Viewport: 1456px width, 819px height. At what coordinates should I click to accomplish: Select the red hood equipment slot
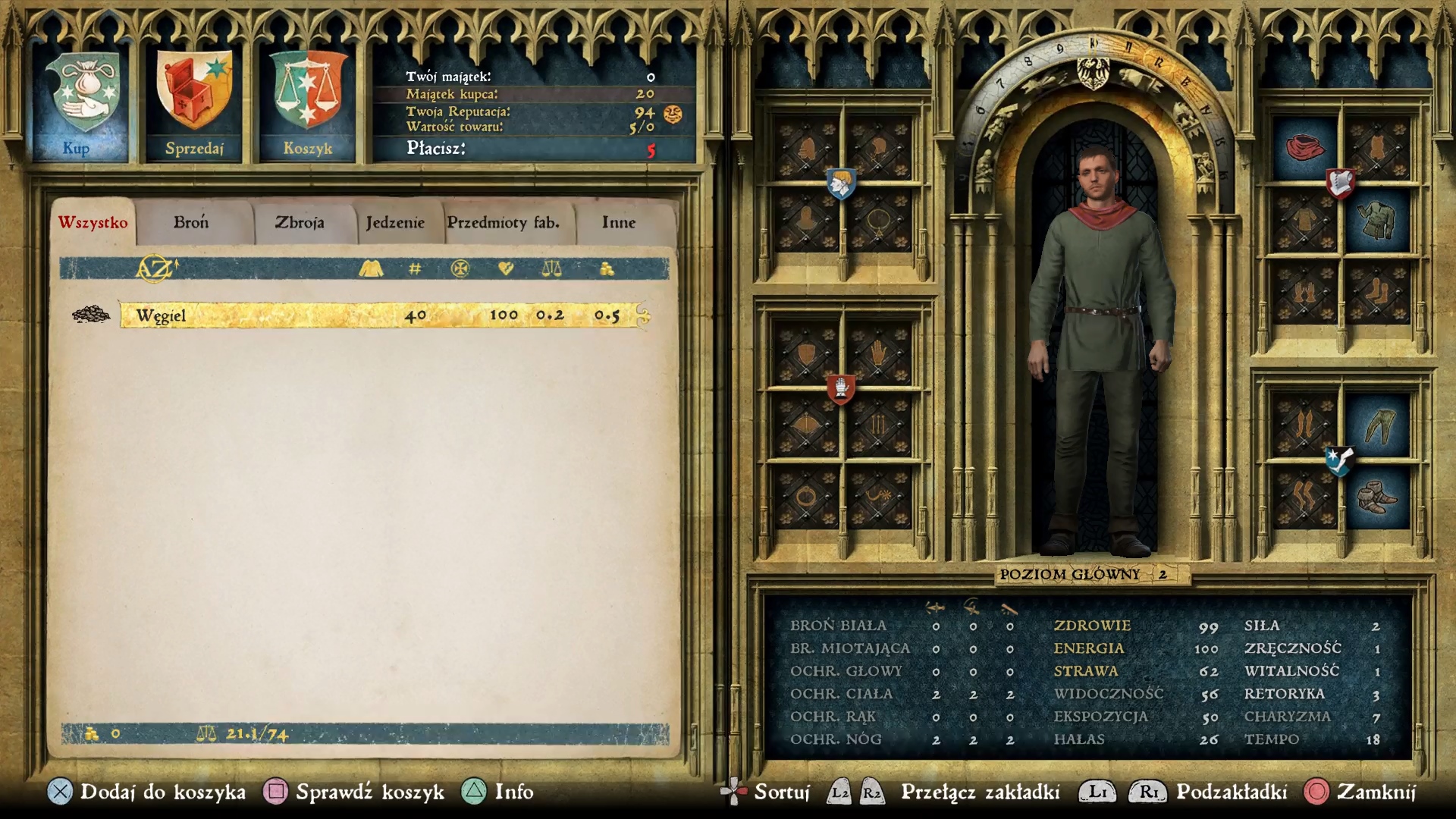point(1304,147)
